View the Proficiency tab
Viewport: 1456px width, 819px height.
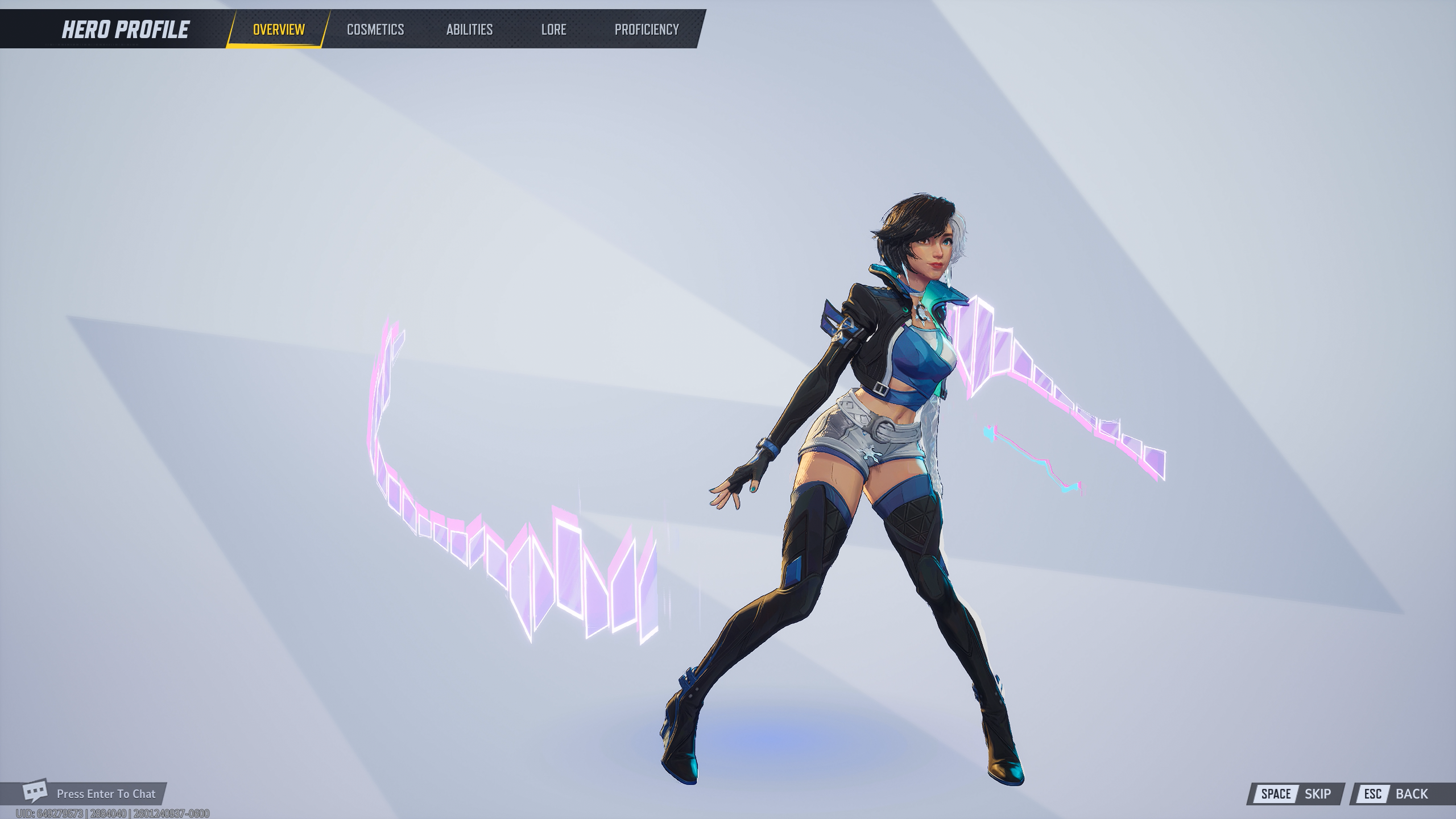tap(647, 30)
